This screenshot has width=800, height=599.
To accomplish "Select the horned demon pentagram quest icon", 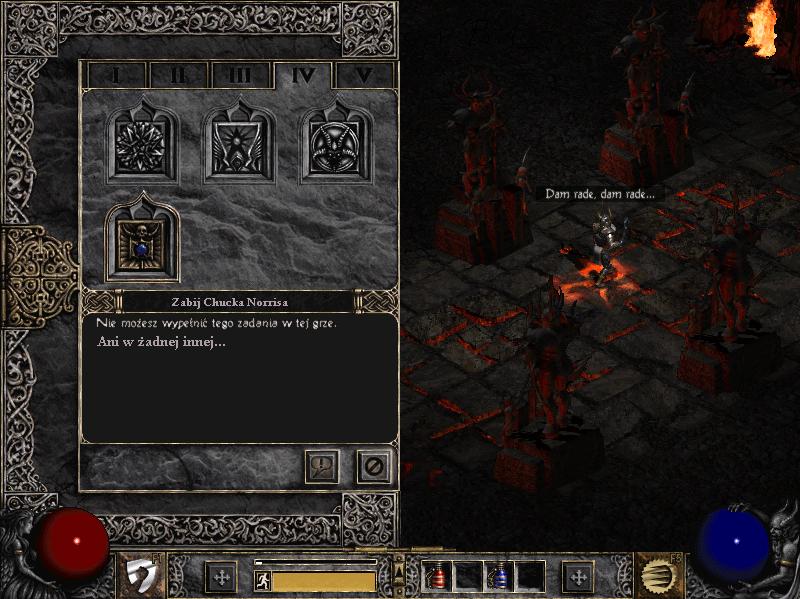I will point(337,145).
